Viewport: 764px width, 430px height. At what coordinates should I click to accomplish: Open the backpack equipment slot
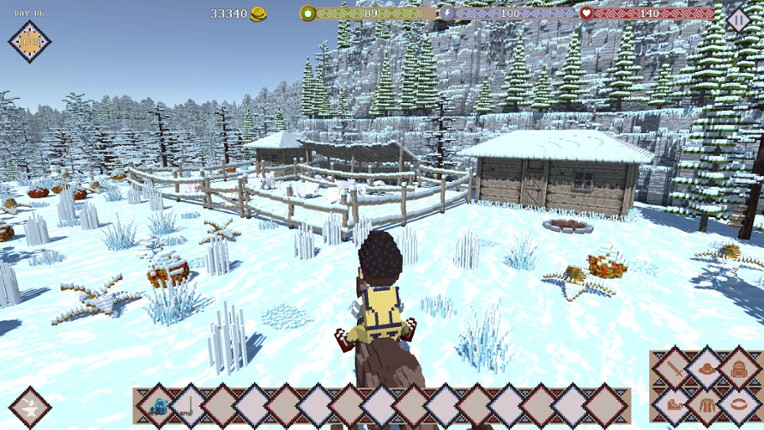point(740,370)
